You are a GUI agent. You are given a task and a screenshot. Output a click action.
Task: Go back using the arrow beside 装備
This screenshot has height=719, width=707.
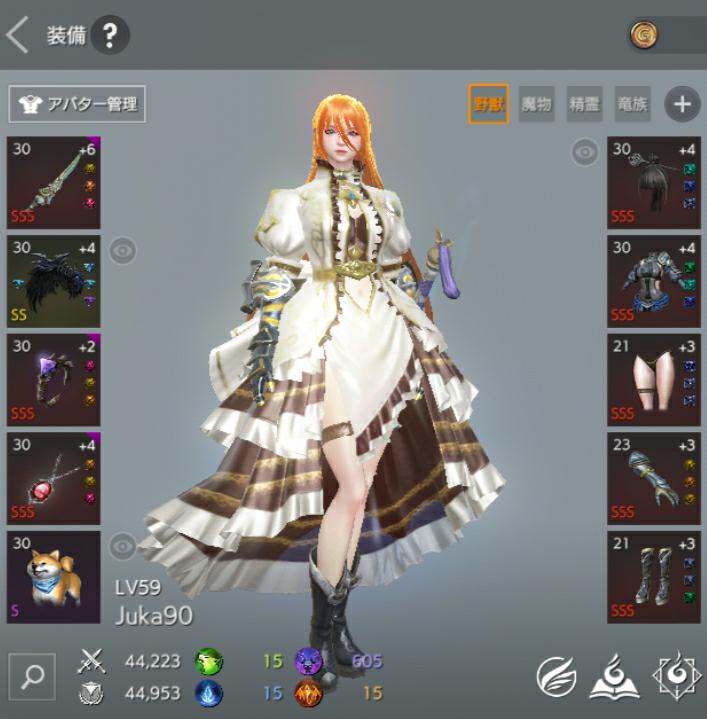tap(17, 36)
